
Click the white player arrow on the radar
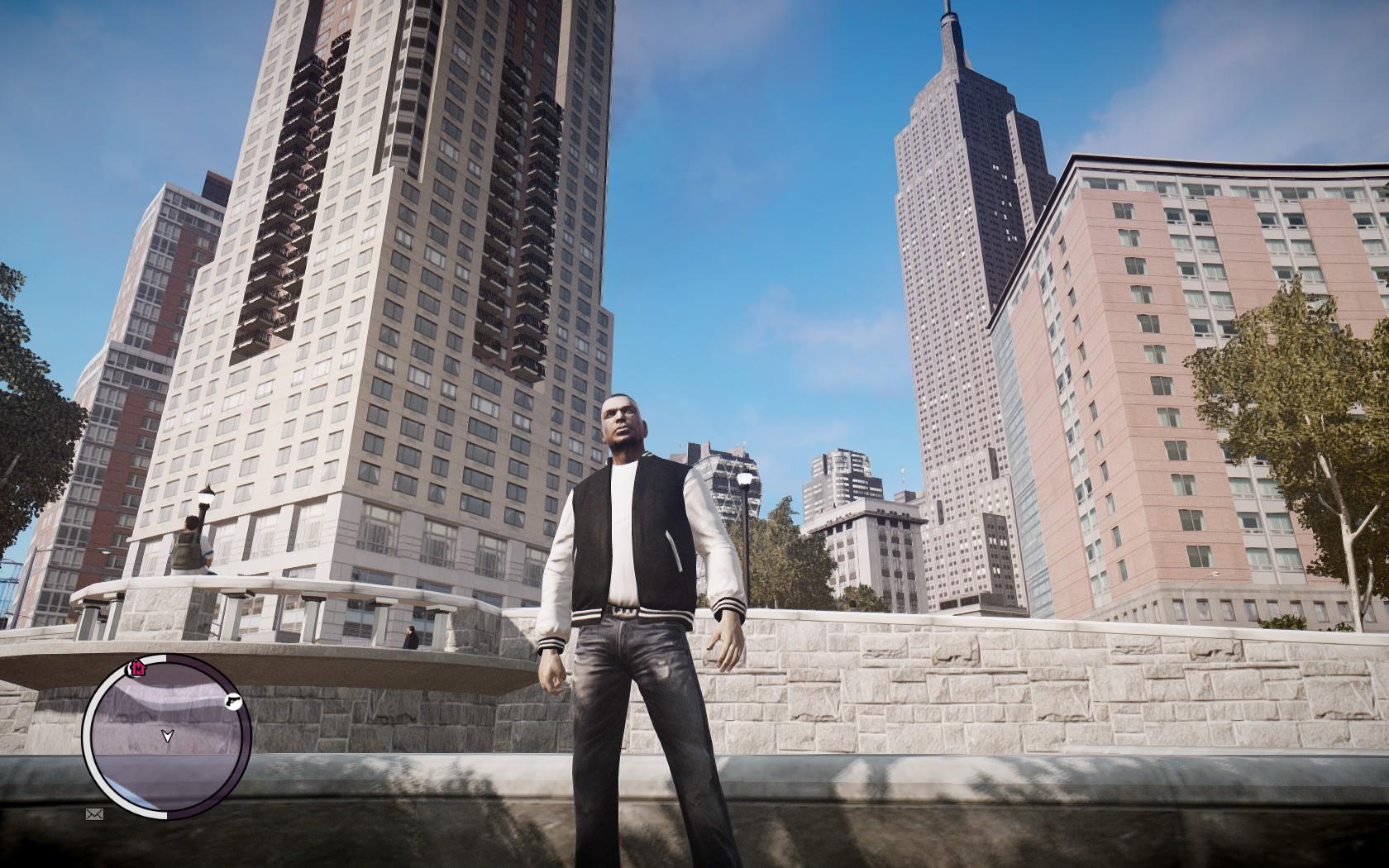click(x=168, y=734)
